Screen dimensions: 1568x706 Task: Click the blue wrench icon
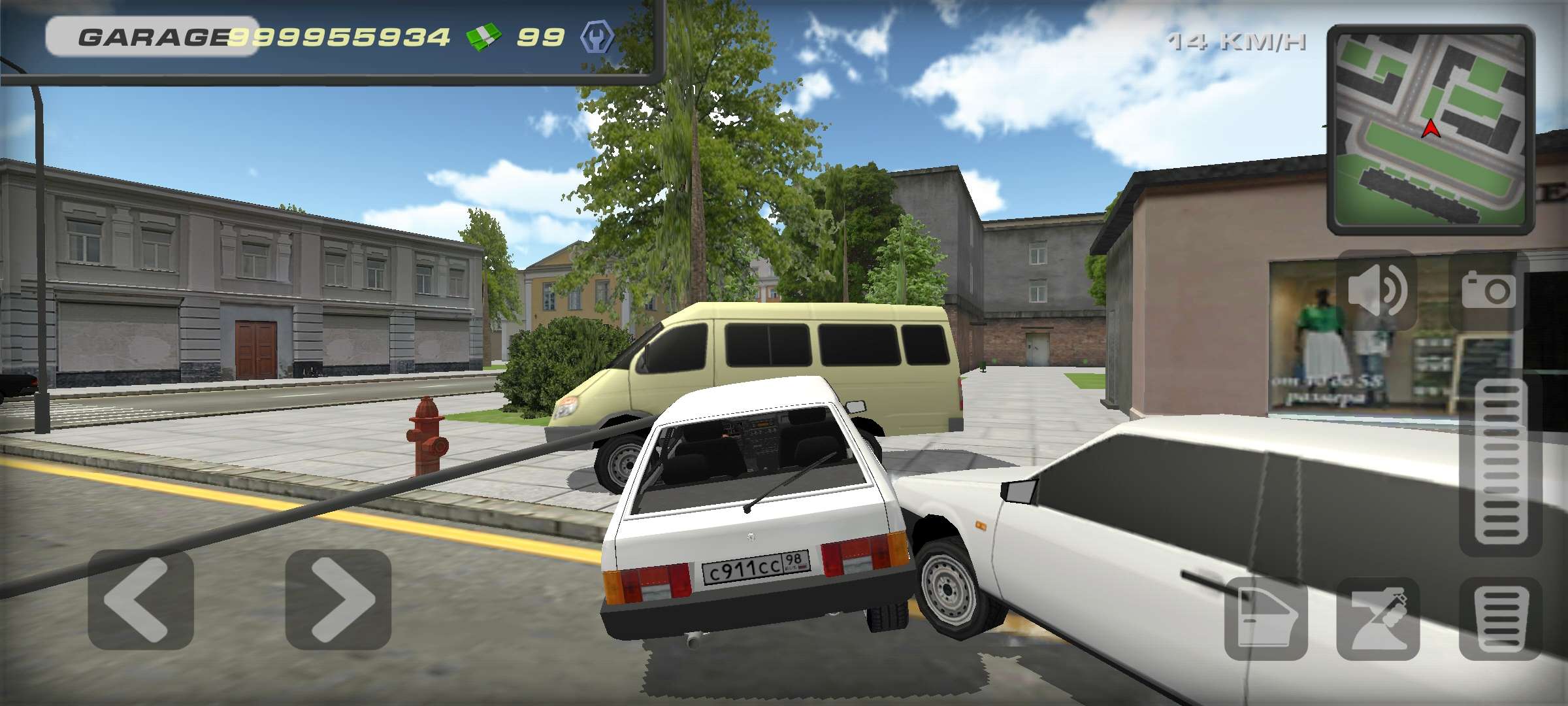tap(596, 37)
